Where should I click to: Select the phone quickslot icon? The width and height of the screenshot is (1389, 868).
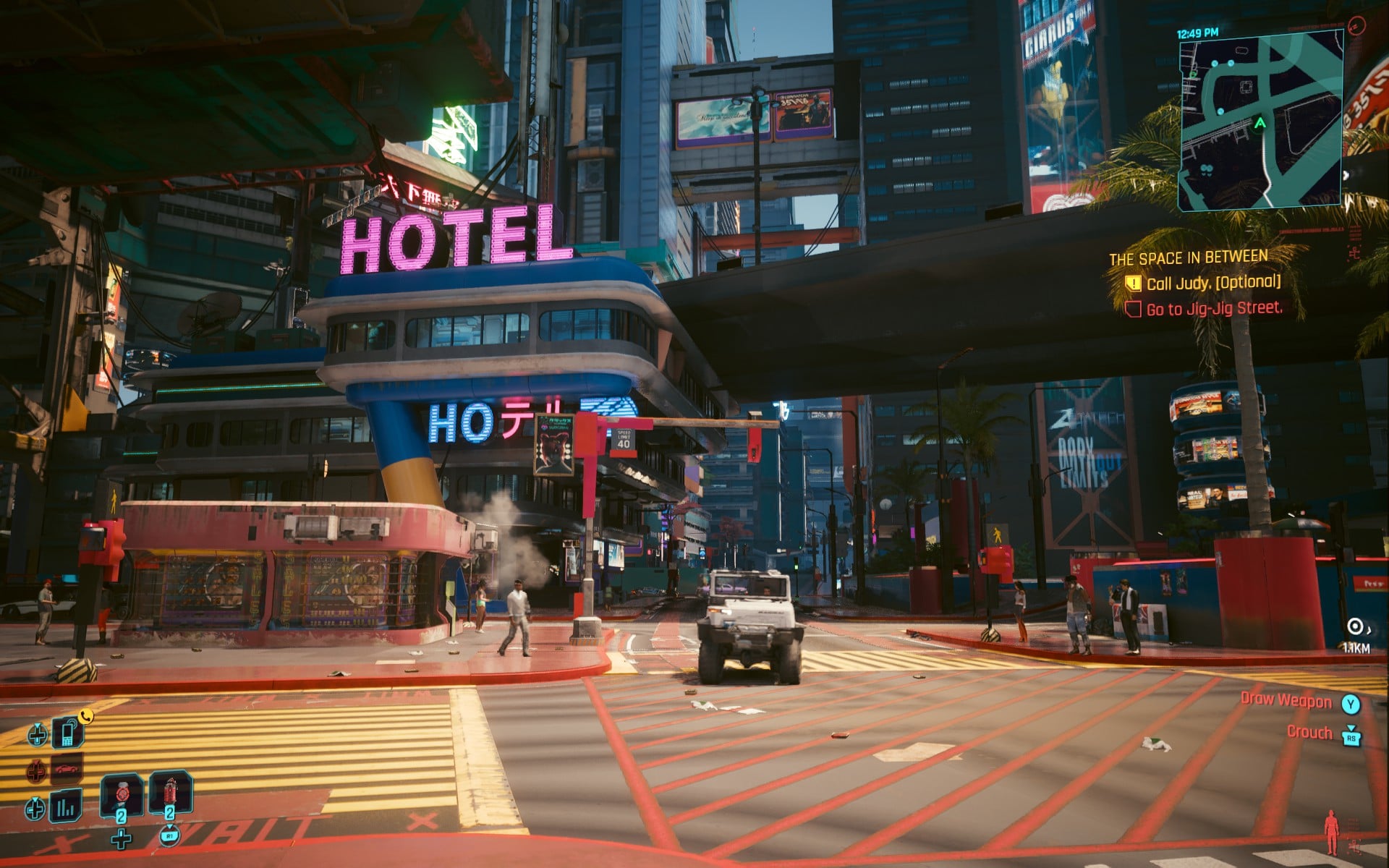point(67,734)
